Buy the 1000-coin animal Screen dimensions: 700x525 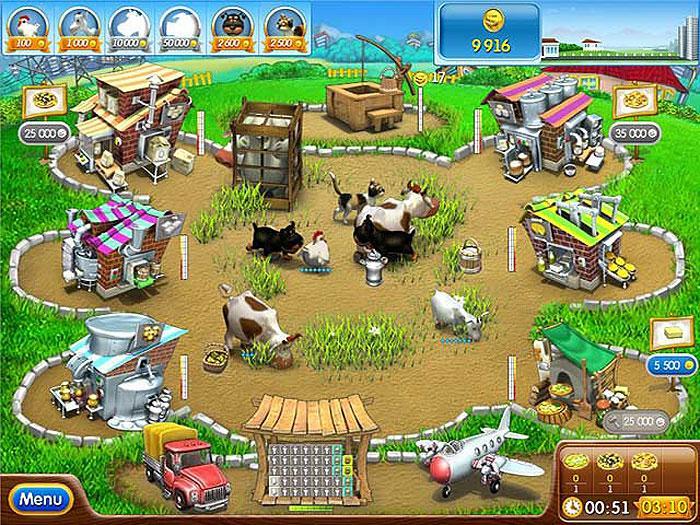pyautogui.click(x=78, y=27)
